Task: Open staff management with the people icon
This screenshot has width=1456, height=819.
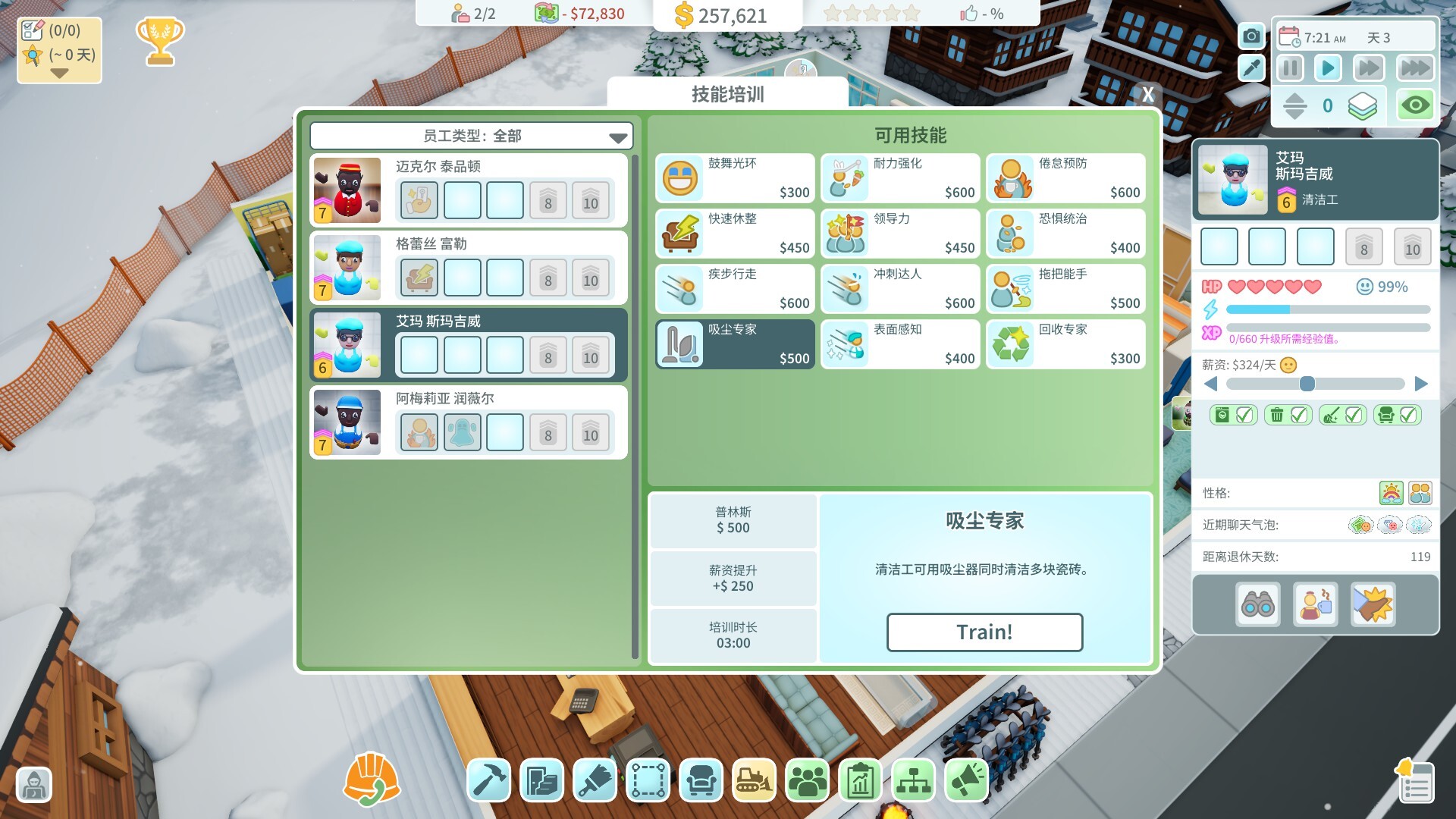Action: 806,780
